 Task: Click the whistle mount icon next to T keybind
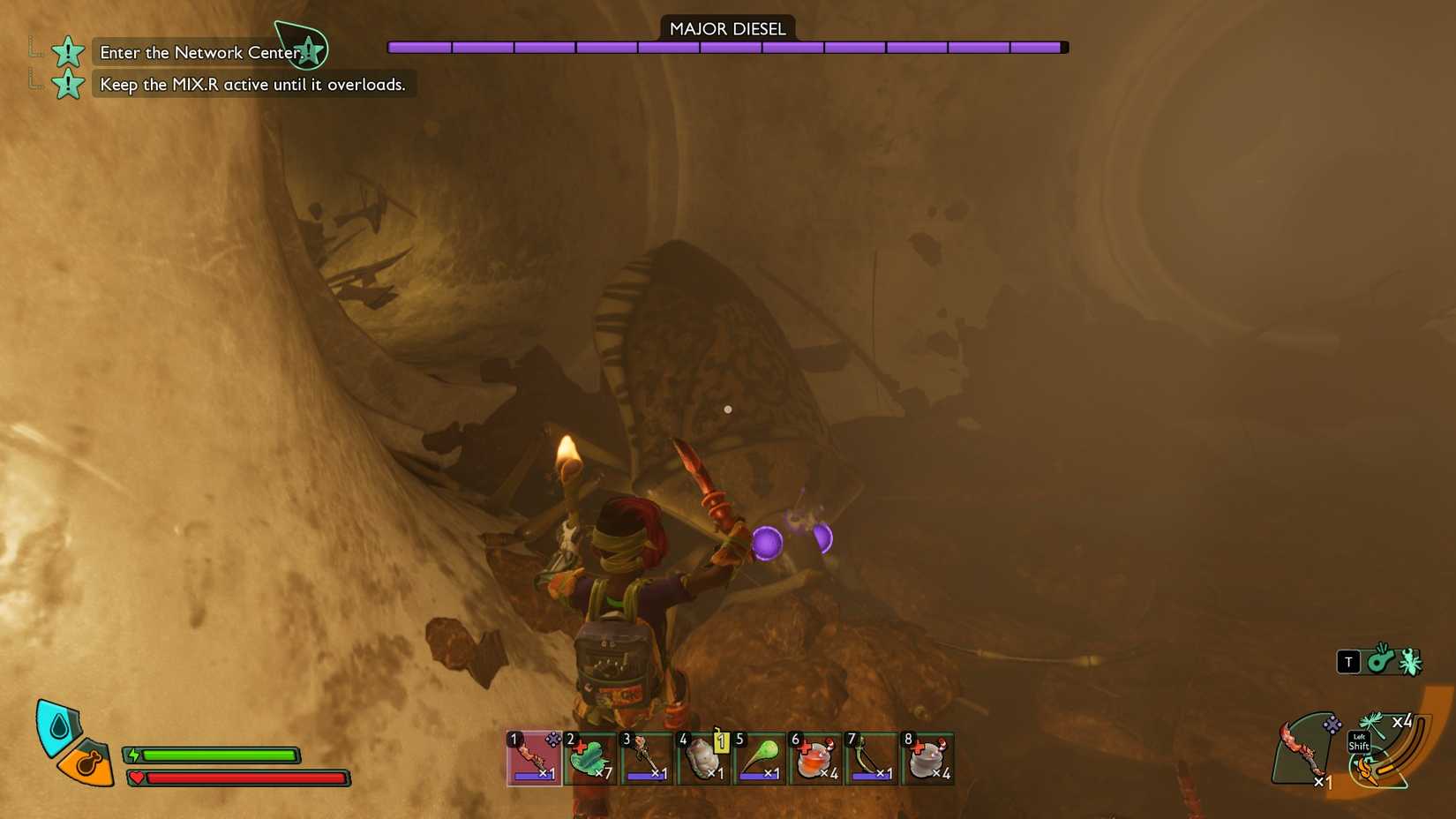tap(1378, 662)
